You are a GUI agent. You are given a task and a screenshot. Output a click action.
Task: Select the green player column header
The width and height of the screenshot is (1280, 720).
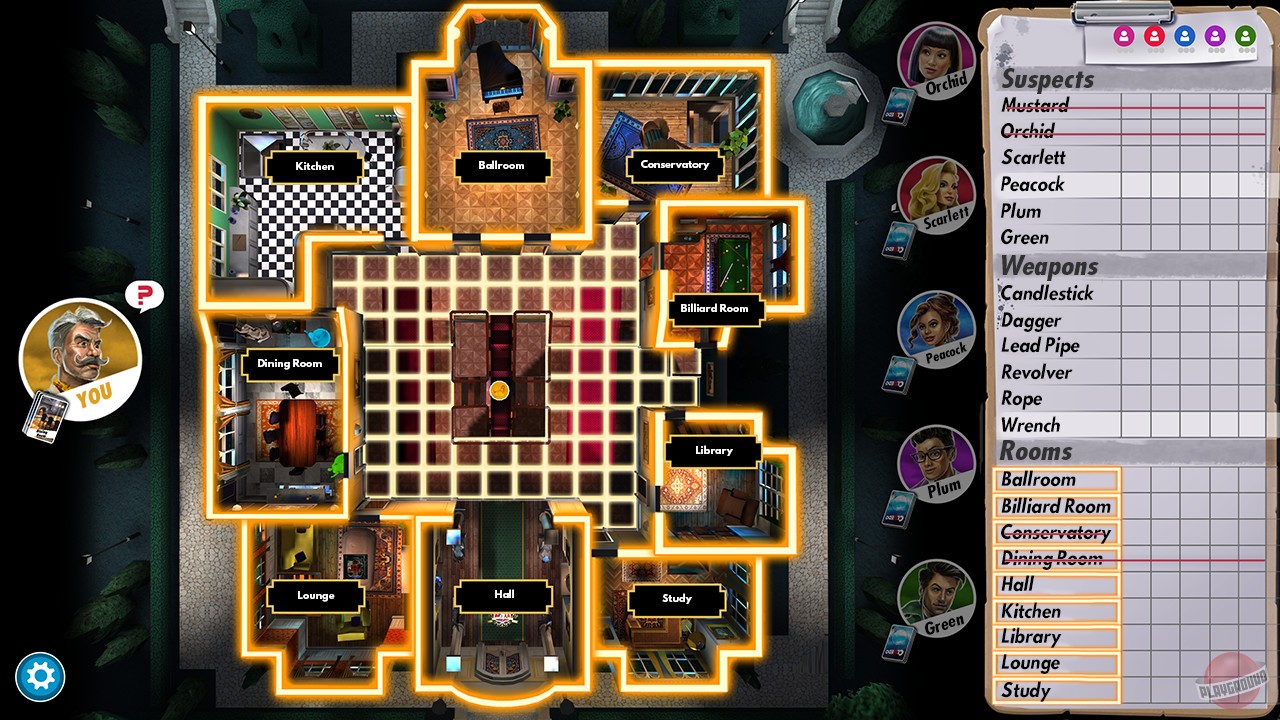tap(1246, 36)
